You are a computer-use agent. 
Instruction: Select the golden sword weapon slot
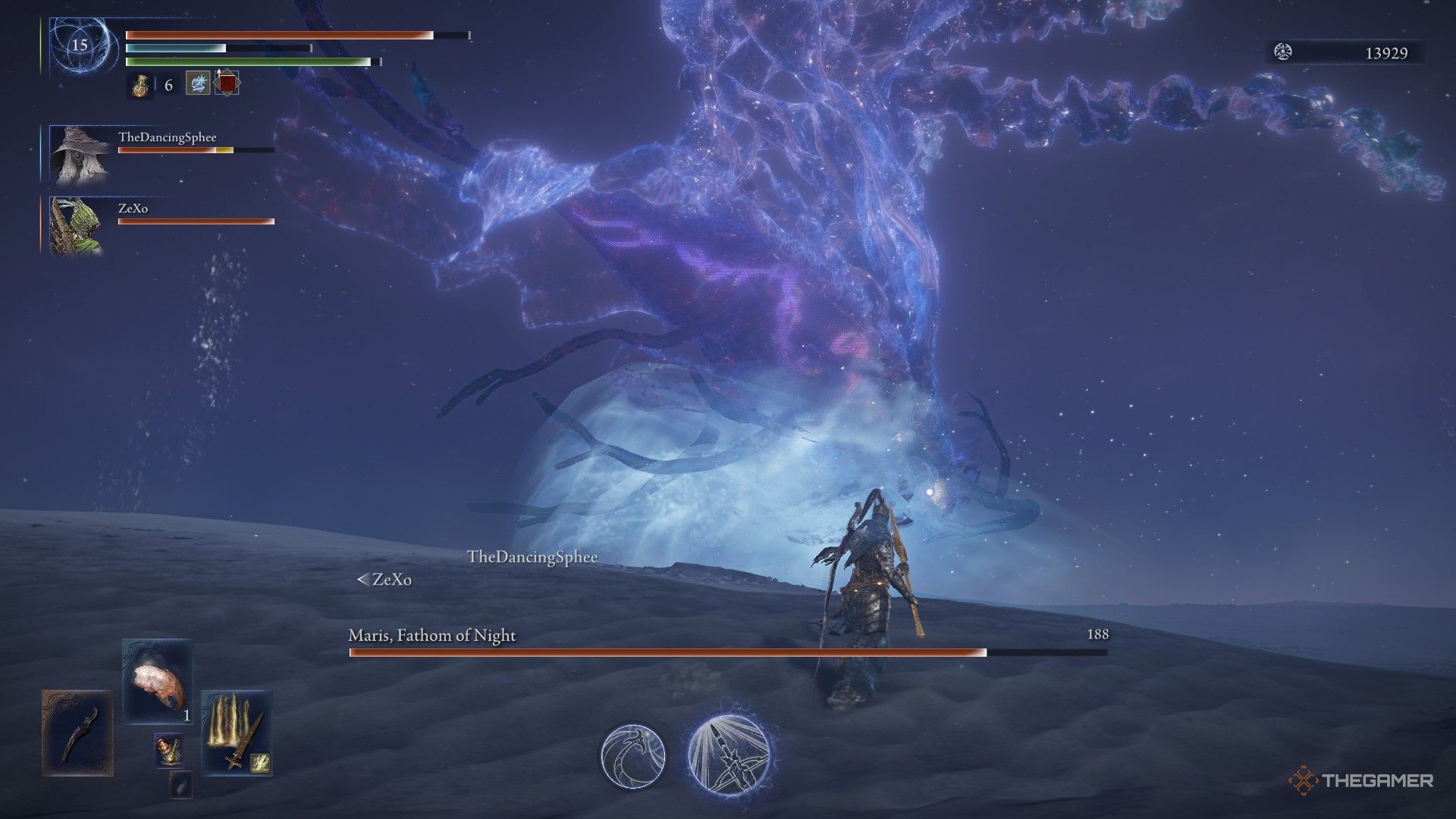pyautogui.click(x=235, y=733)
